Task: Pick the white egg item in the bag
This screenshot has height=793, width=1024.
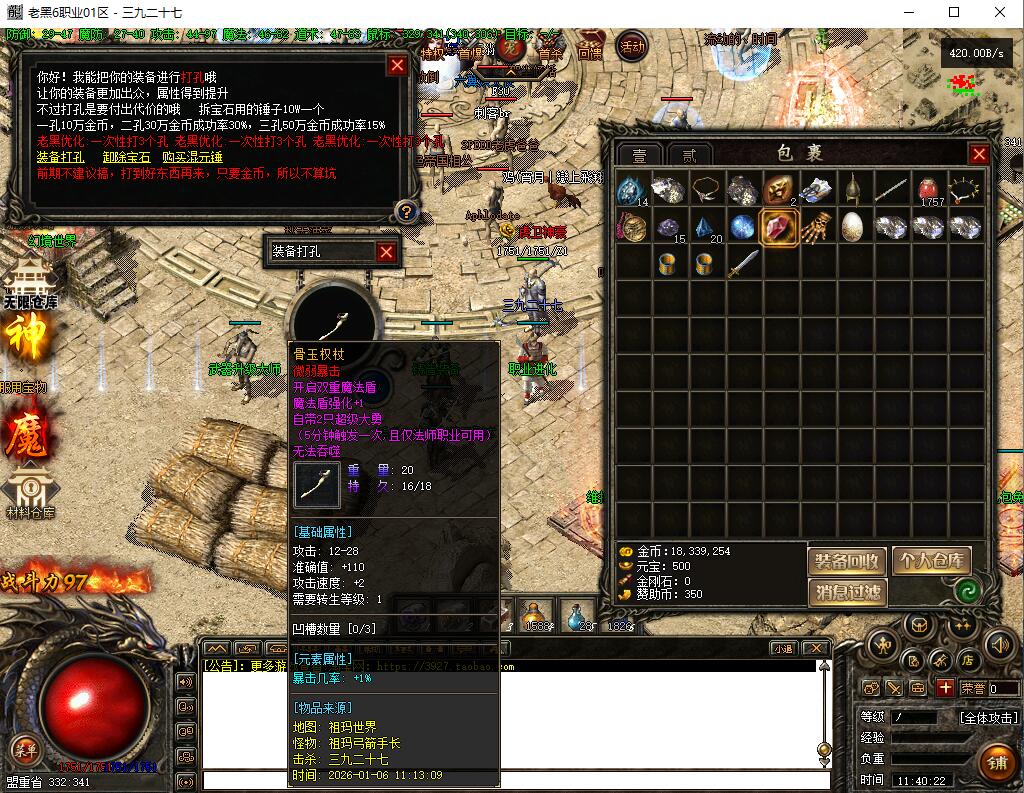Action: tap(853, 227)
